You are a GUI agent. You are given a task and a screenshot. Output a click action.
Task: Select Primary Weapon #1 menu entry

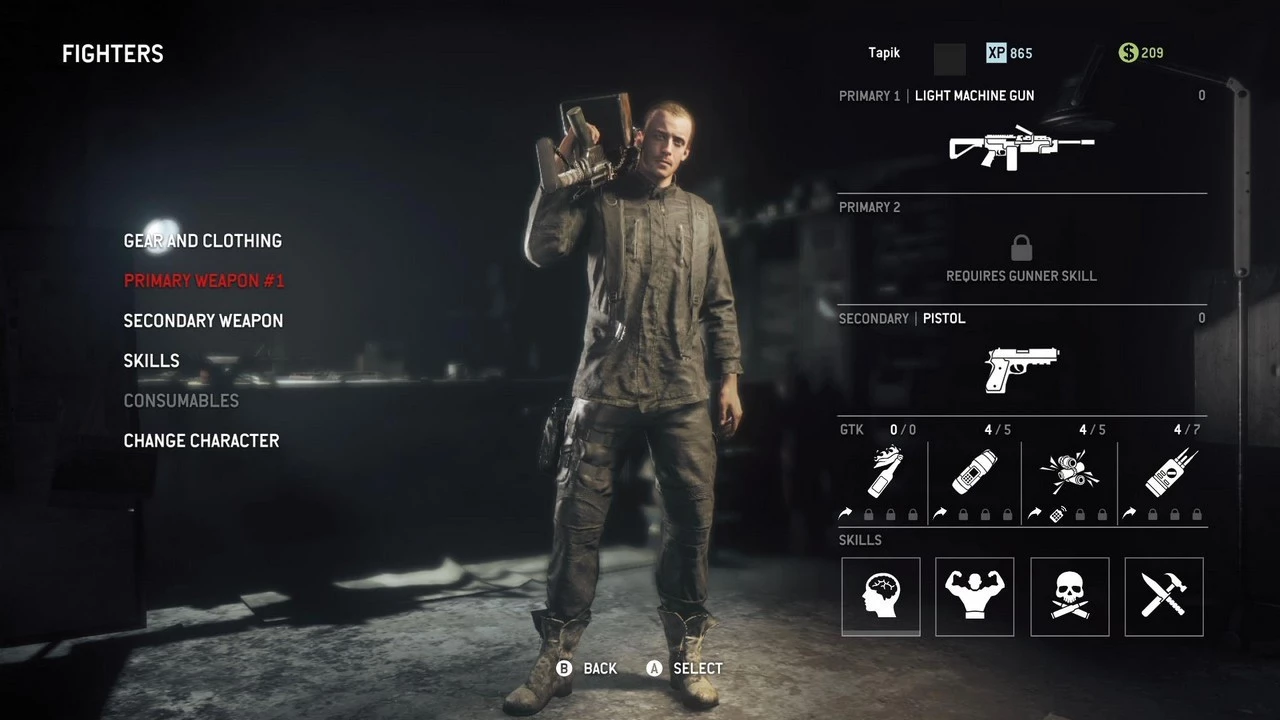click(204, 281)
